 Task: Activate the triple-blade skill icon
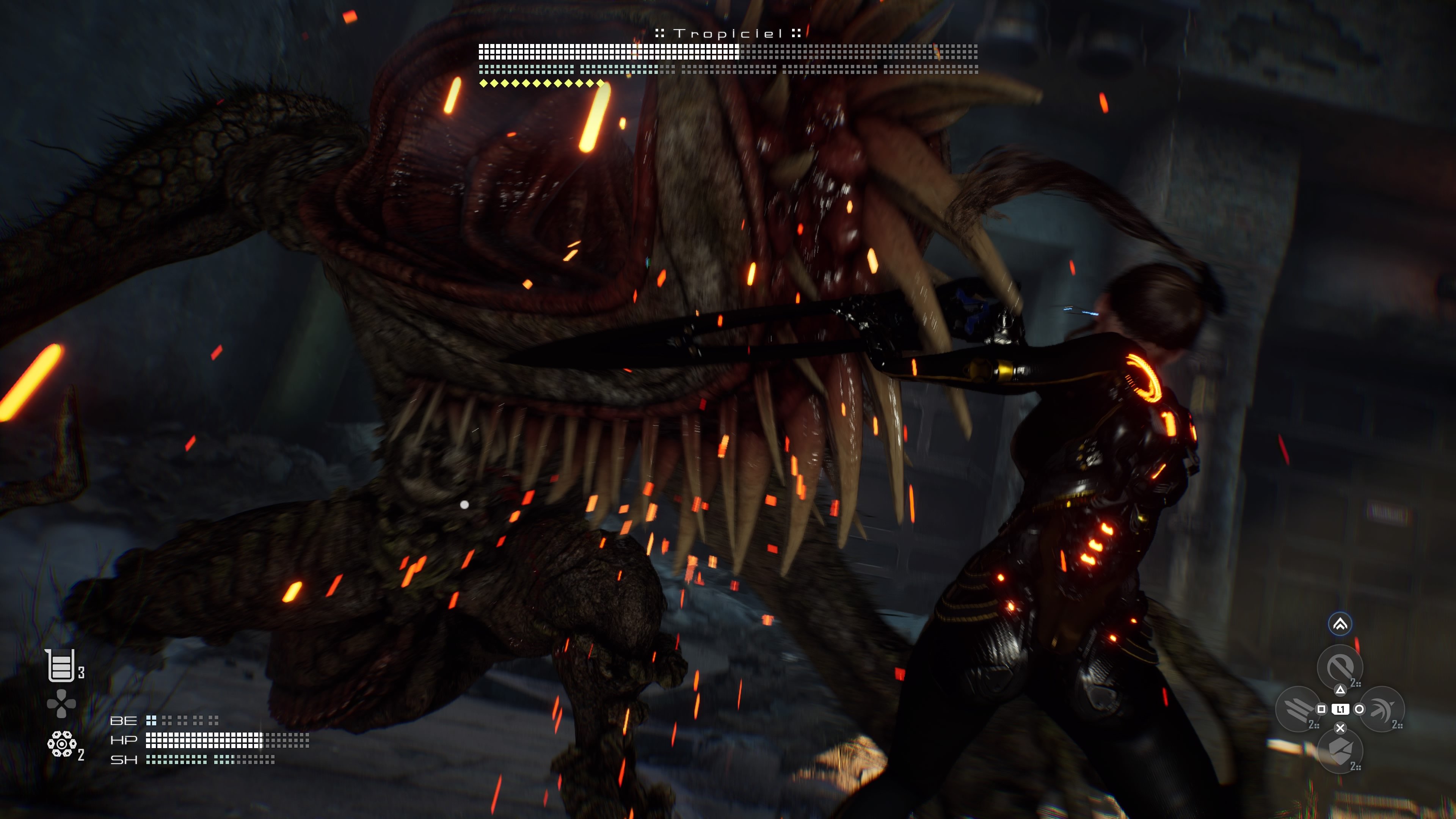tap(1298, 709)
